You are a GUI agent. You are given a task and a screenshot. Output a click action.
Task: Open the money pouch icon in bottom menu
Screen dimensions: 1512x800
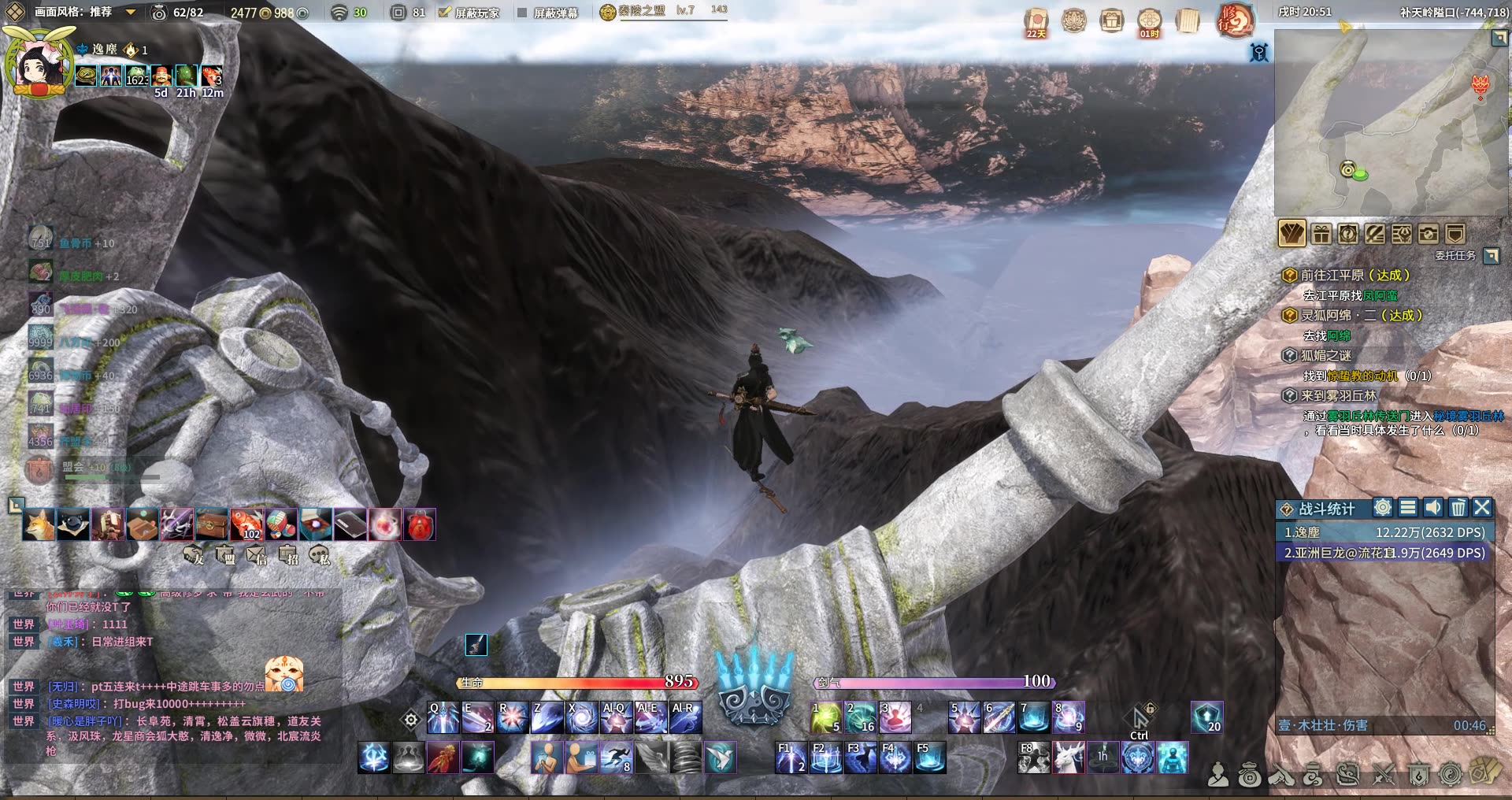1249,776
